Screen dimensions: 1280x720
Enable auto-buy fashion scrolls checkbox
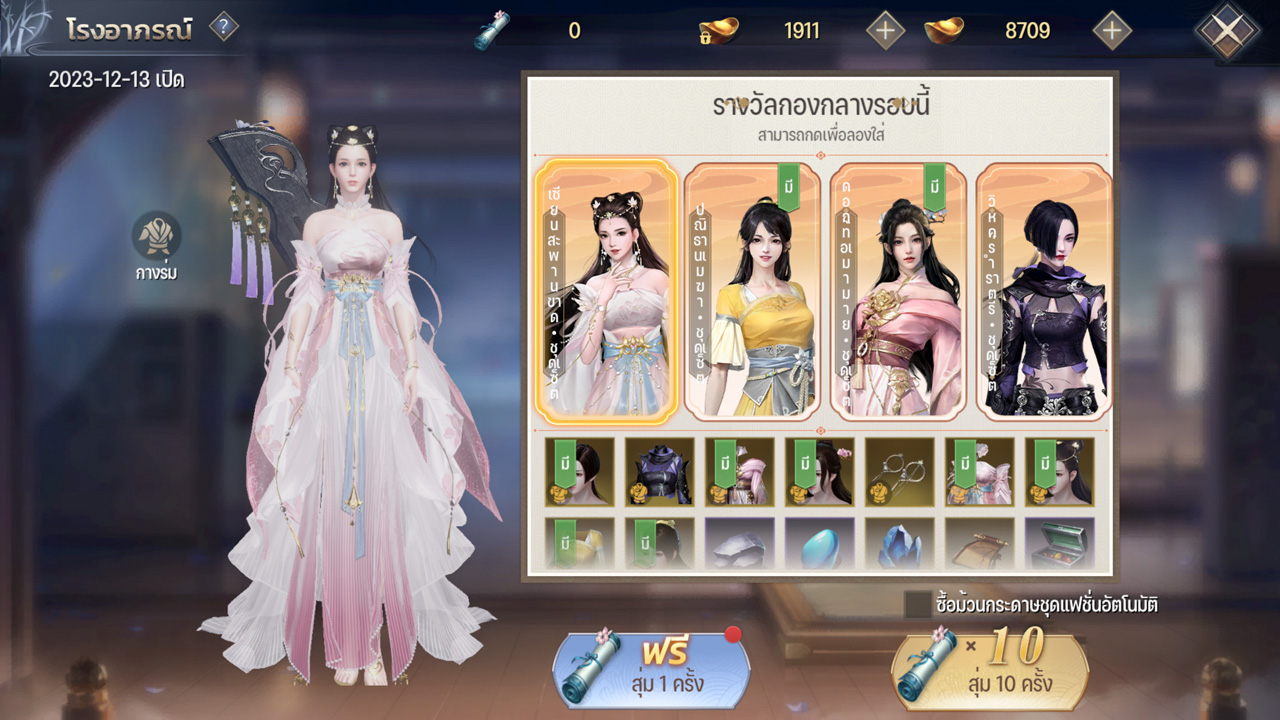pyautogui.click(x=917, y=604)
